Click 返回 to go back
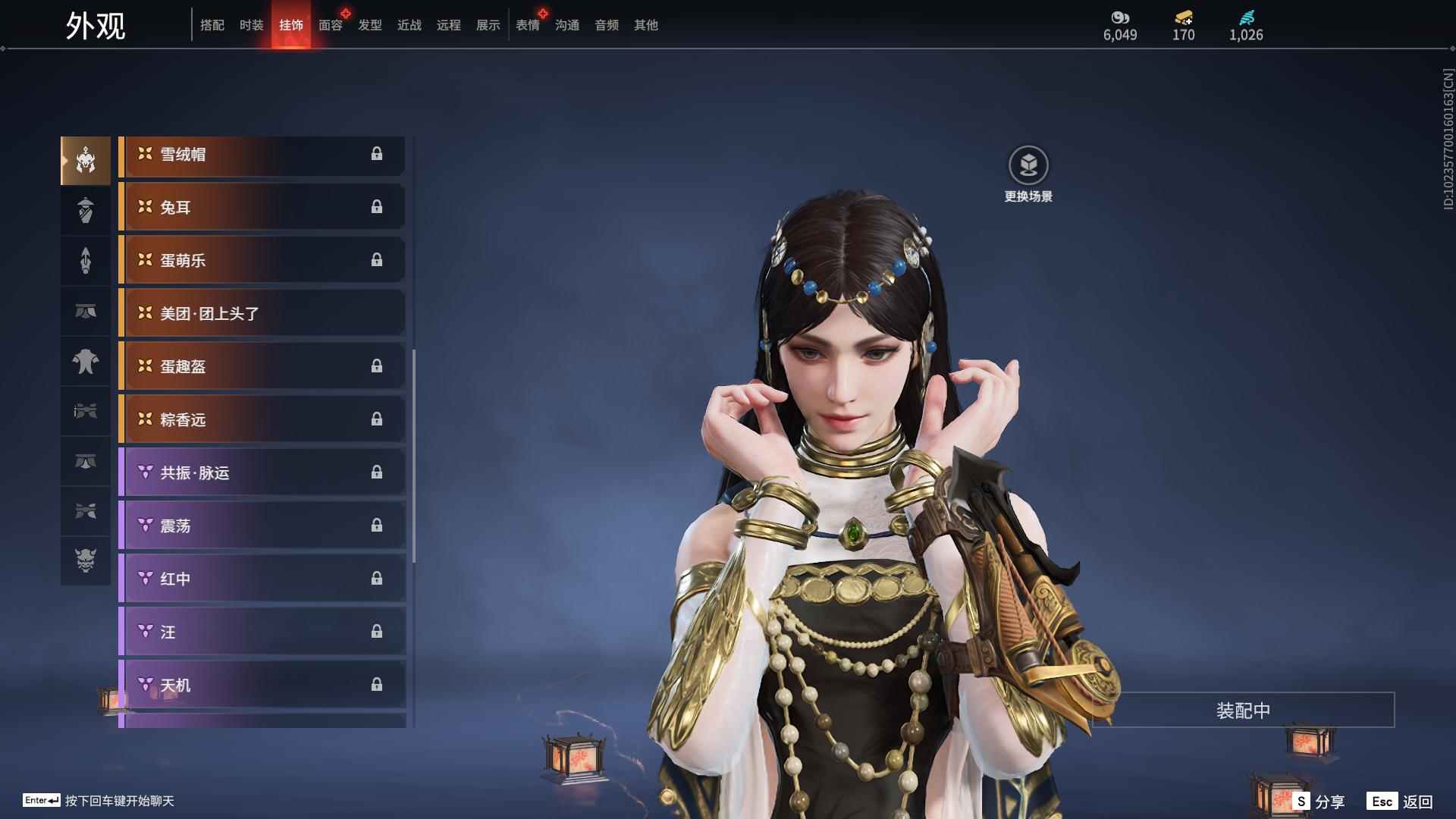1456x819 pixels. (x=1401, y=802)
